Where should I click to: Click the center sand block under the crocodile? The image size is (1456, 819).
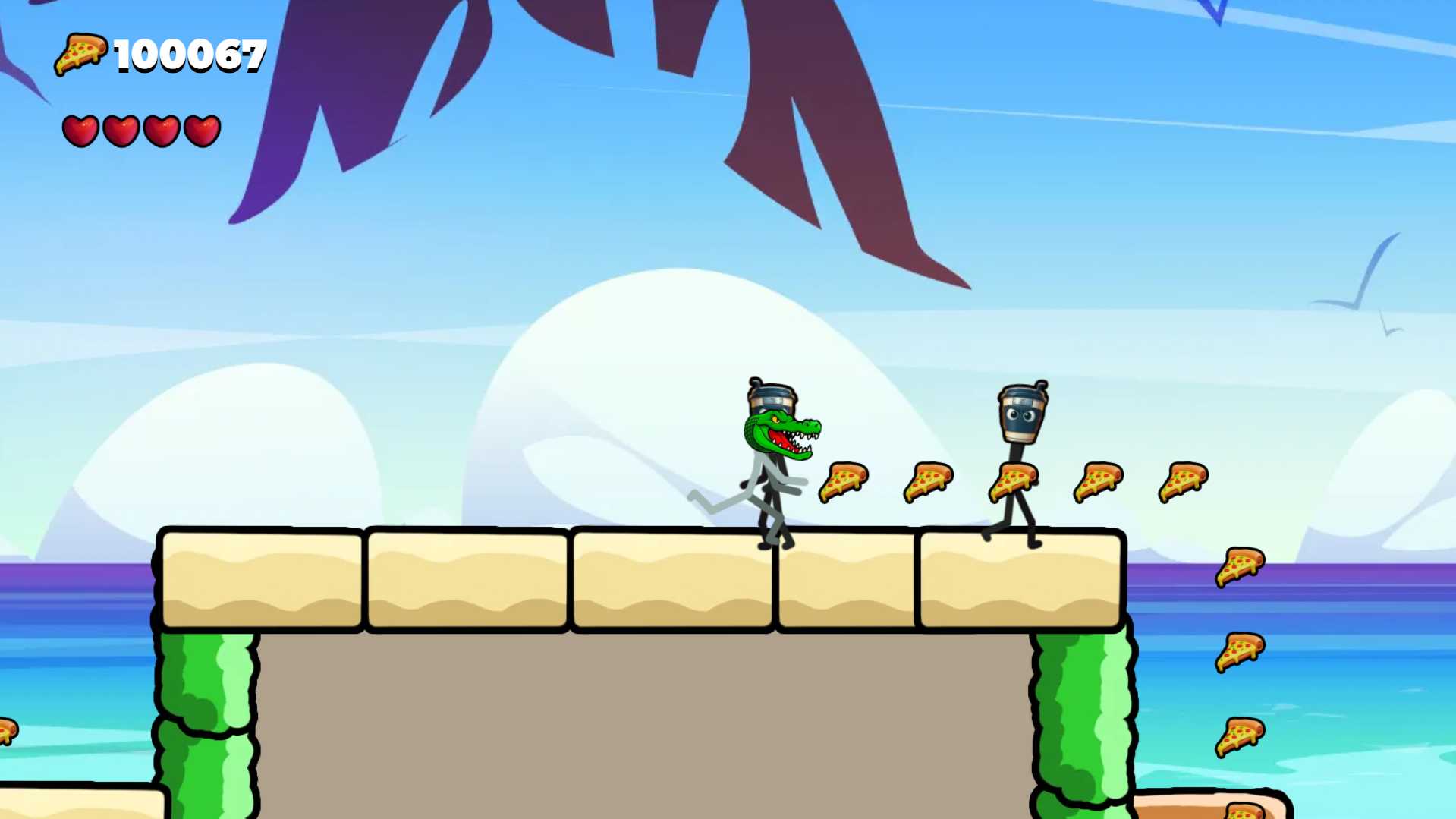coord(671,577)
